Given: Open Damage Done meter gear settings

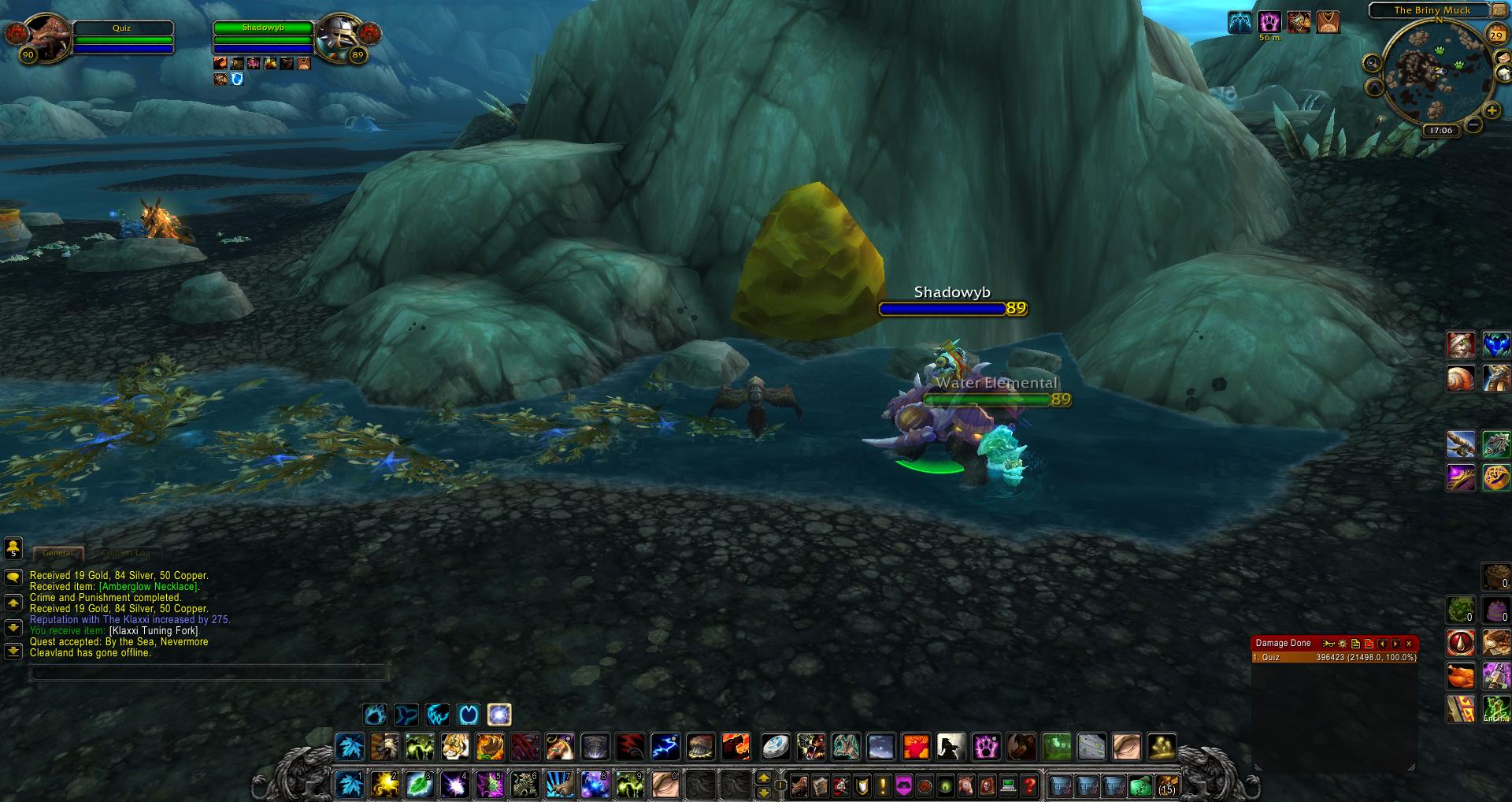Looking at the screenshot, I should pyautogui.click(x=1343, y=644).
